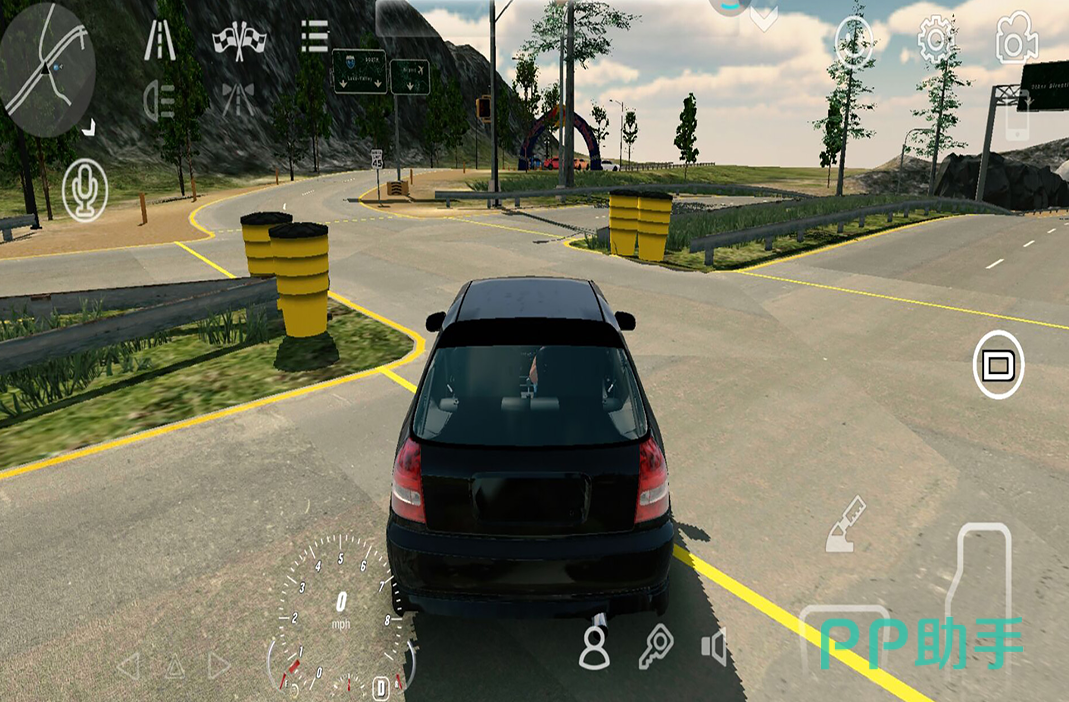Toggle the engine with the key icon
This screenshot has width=1069, height=702.
point(655,646)
